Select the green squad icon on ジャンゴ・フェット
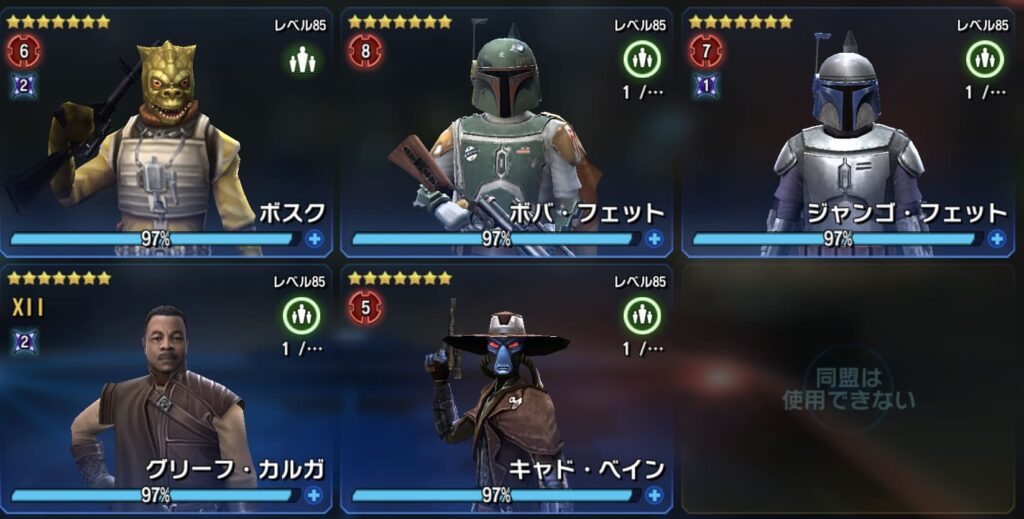The height and width of the screenshot is (519, 1024). [984, 61]
